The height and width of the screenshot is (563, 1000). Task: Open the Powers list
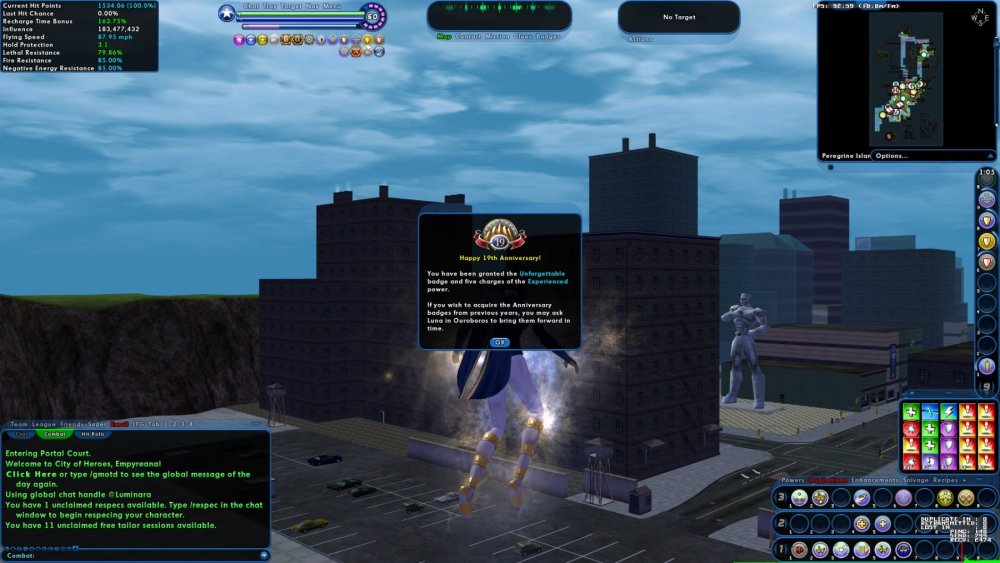(792, 481)
